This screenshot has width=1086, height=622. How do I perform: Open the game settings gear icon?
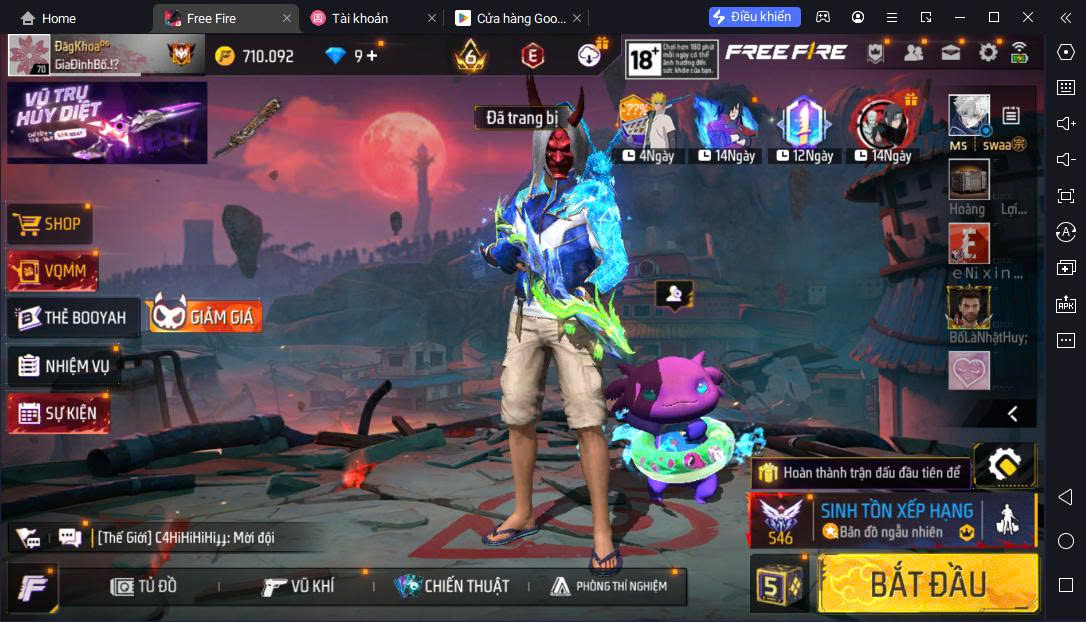coord(988,53)
